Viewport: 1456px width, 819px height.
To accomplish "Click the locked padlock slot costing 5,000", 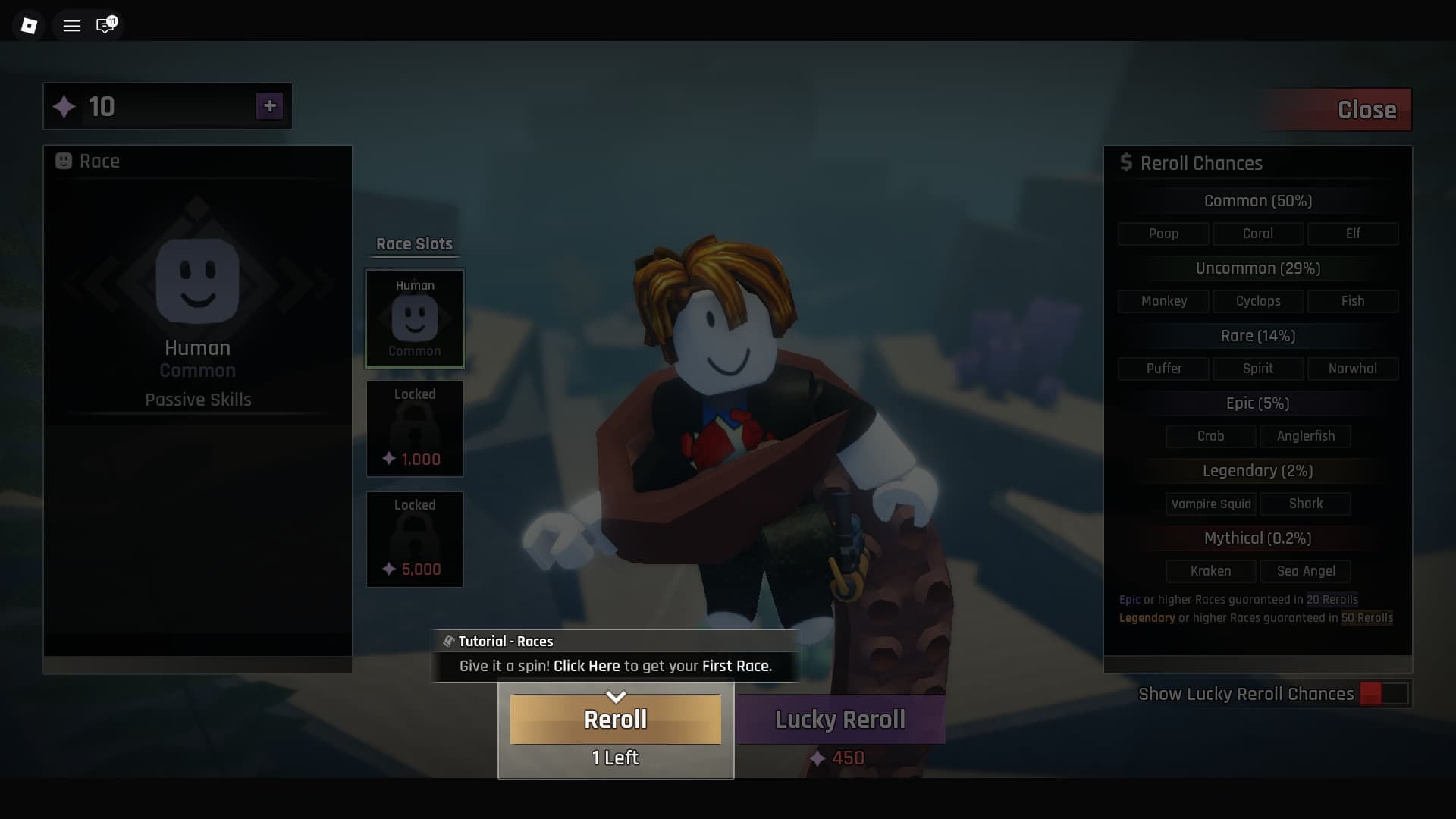I will (414, 539).
